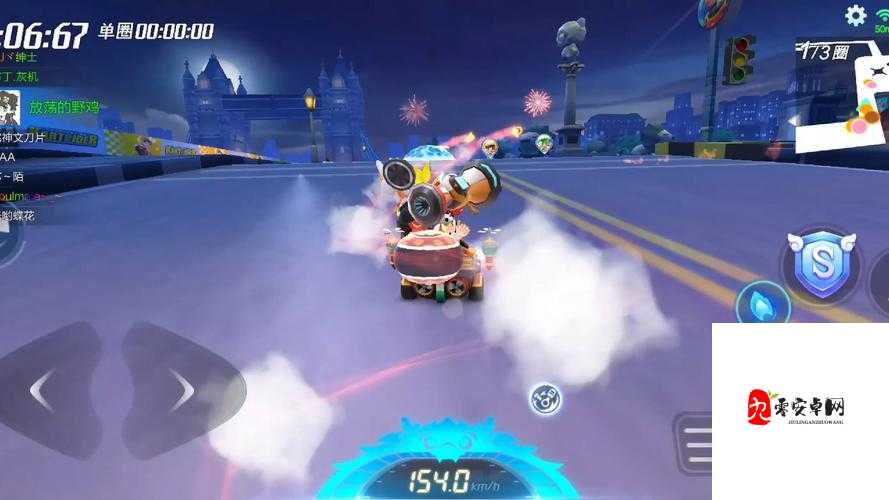Screen dimensions: 889x500
Task: Steer right with the right arrow pad
Action: [x=180, y=389]
